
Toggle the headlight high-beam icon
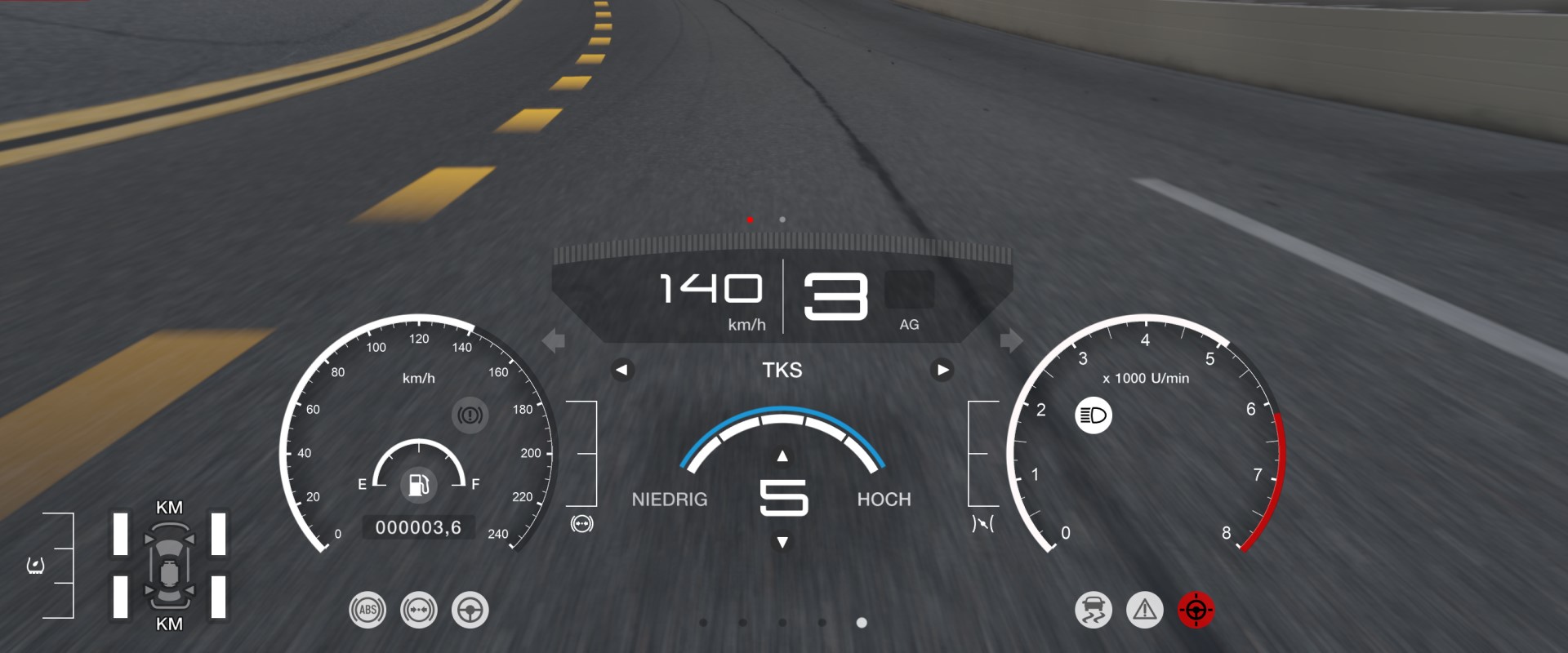[1094, 415]
